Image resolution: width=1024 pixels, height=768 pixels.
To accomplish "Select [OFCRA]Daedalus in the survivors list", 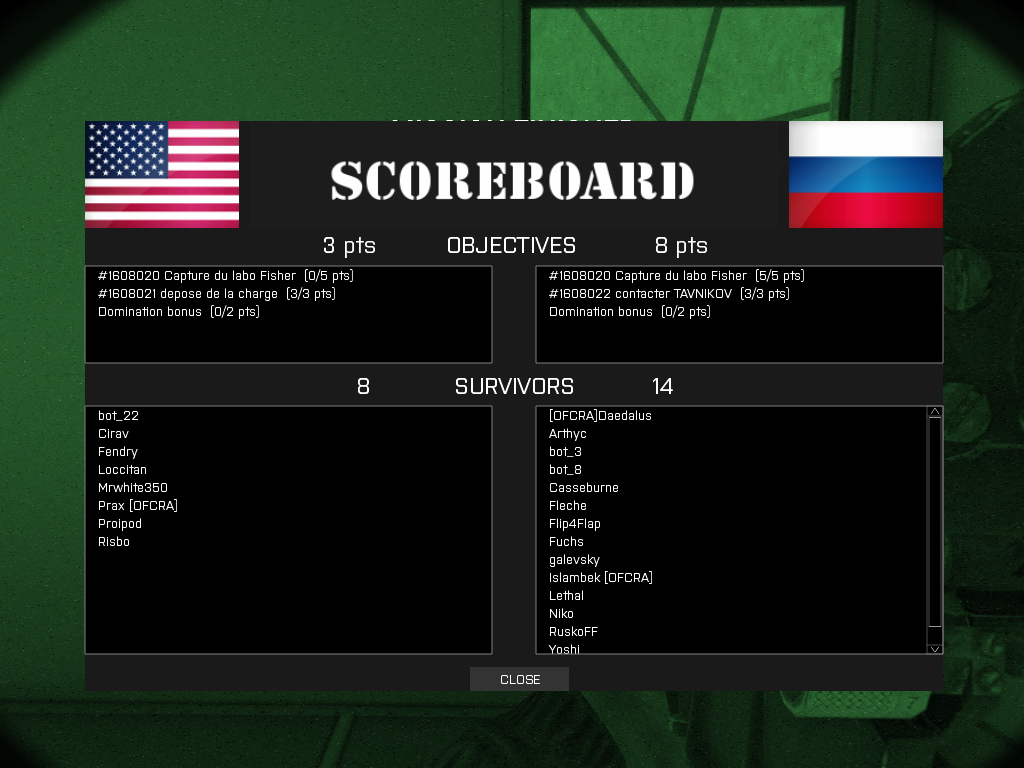I will (600, 416).
